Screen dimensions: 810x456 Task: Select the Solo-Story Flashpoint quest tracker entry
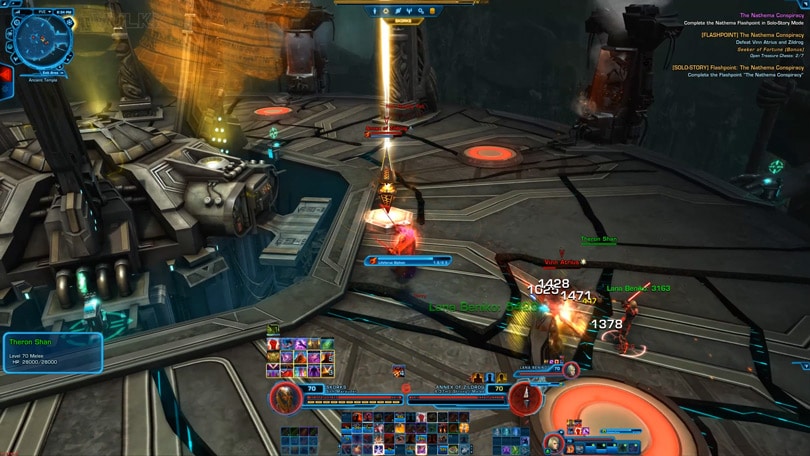click(738, 67)
